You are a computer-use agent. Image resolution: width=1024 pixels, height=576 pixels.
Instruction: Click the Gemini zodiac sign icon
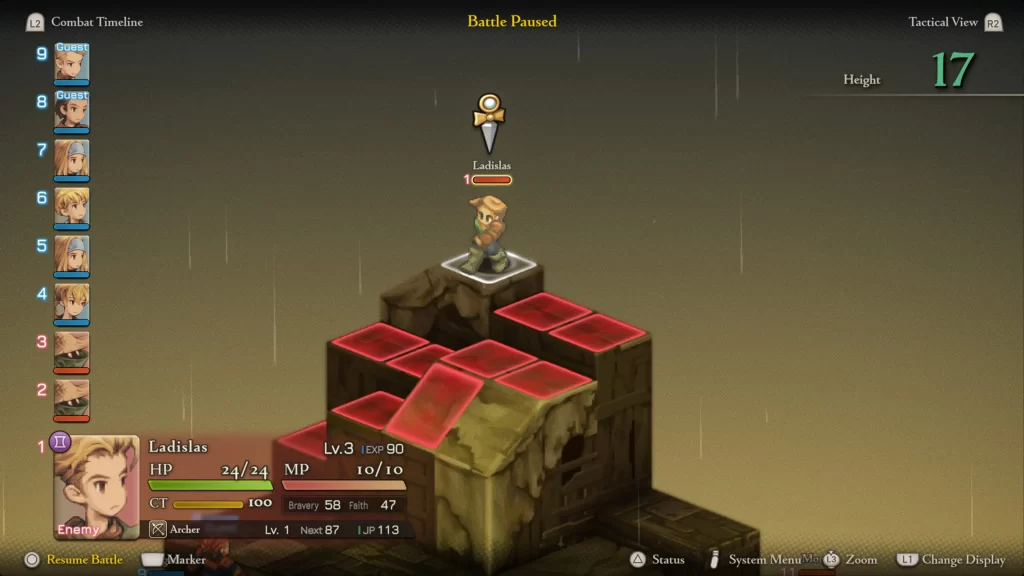[60, 441]
